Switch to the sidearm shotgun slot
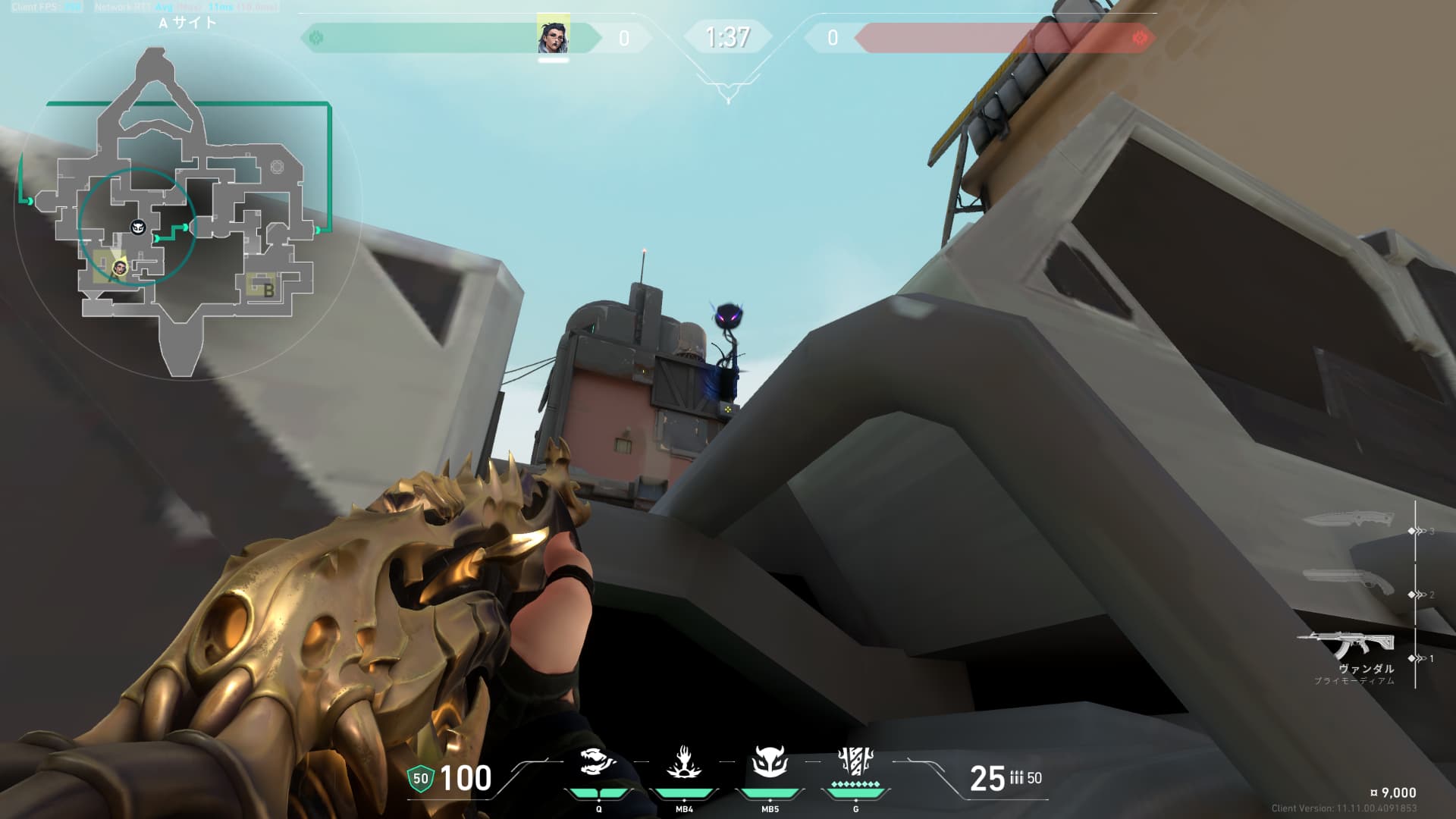1456x819 pixels. (1348, 582)
